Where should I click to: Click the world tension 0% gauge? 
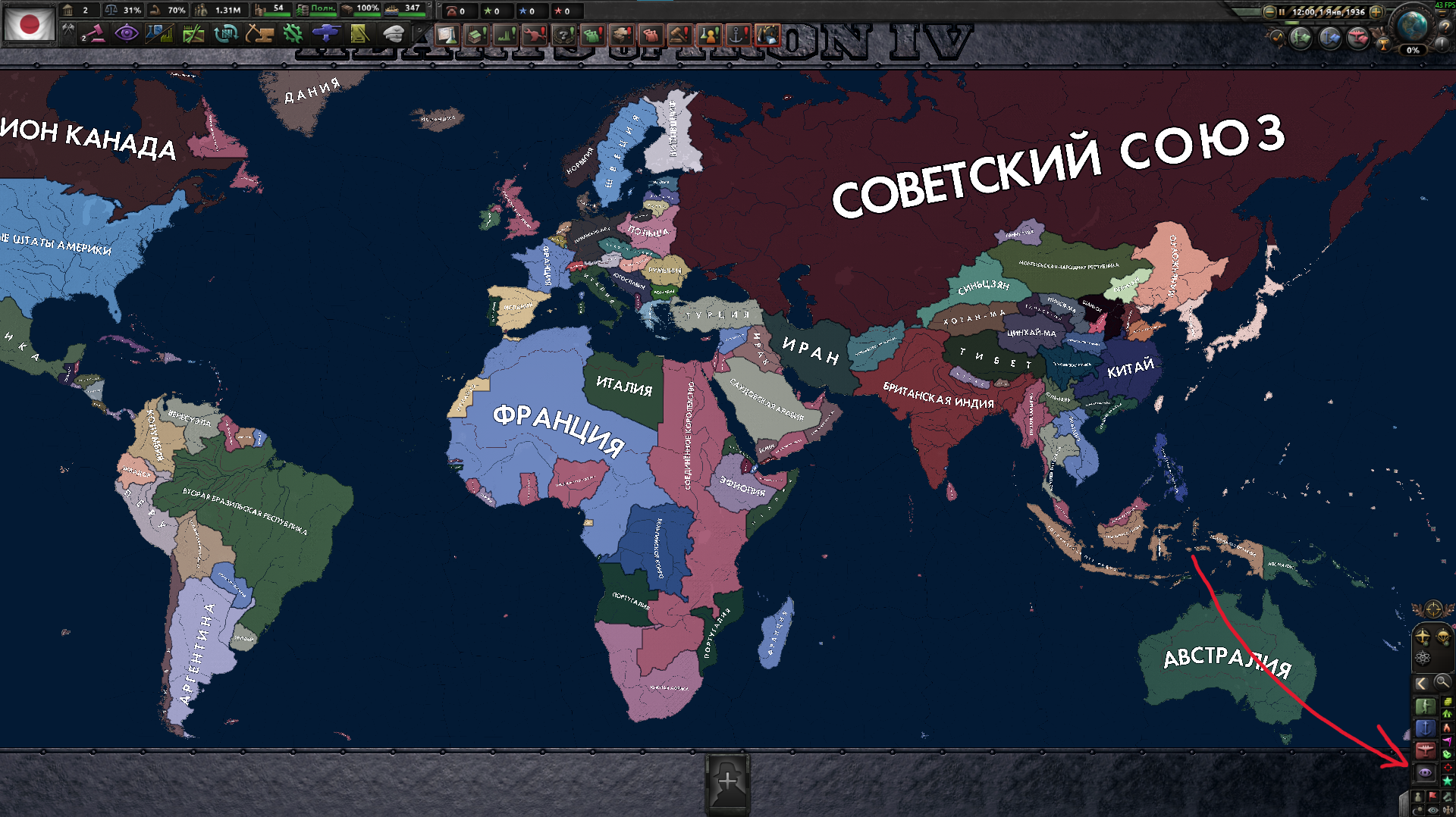point(1412,52)
